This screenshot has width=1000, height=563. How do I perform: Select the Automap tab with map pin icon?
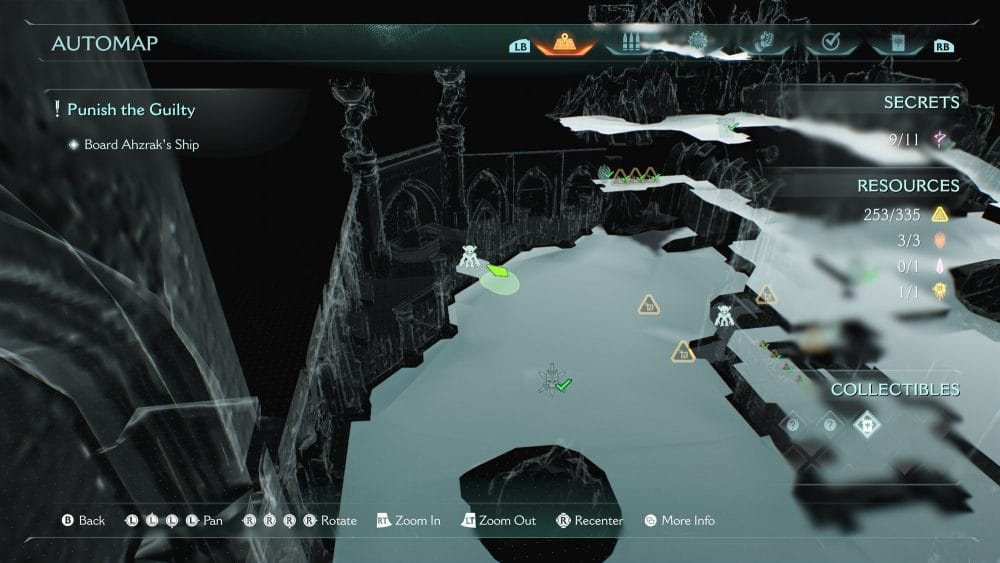click(x=565, y=44)
